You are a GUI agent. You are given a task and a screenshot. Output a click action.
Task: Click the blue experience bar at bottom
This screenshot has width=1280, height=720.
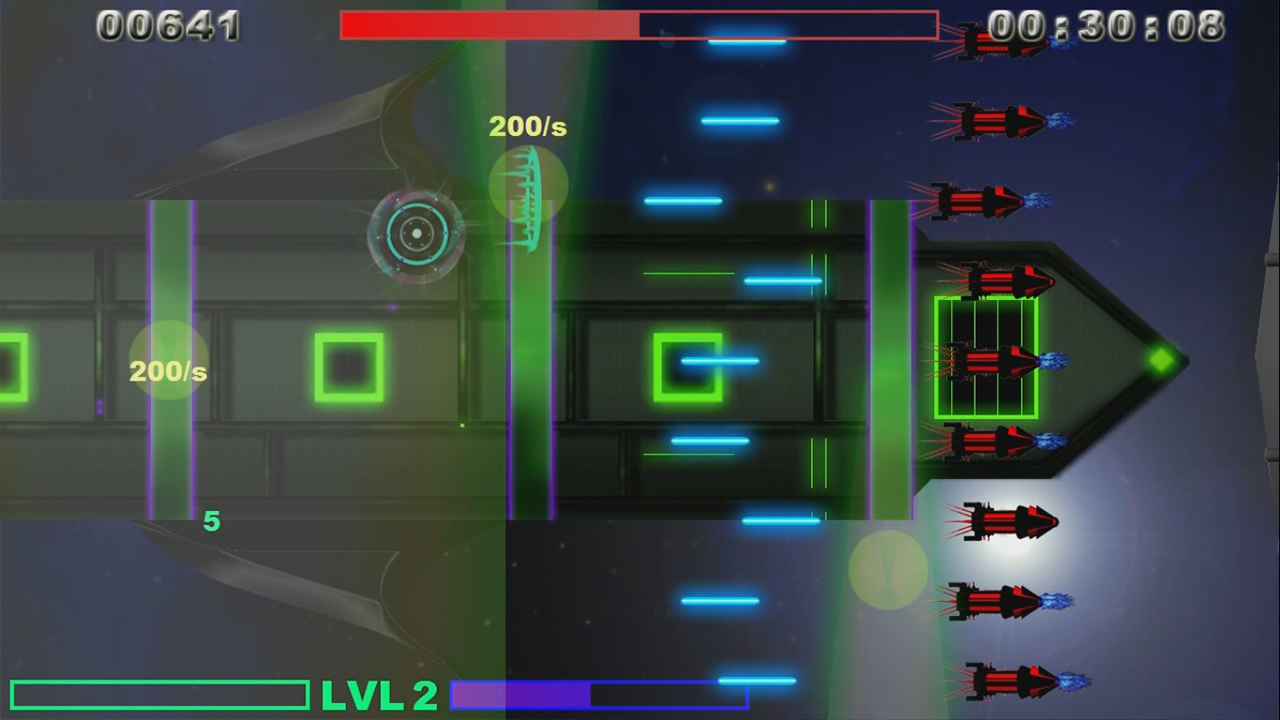coord(600,694)
